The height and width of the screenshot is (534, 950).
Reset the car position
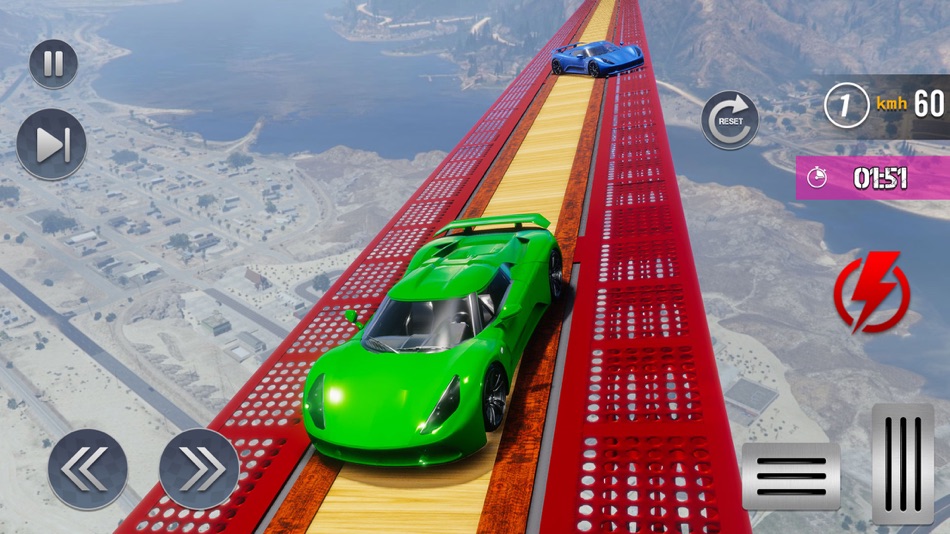click(729, 120)
